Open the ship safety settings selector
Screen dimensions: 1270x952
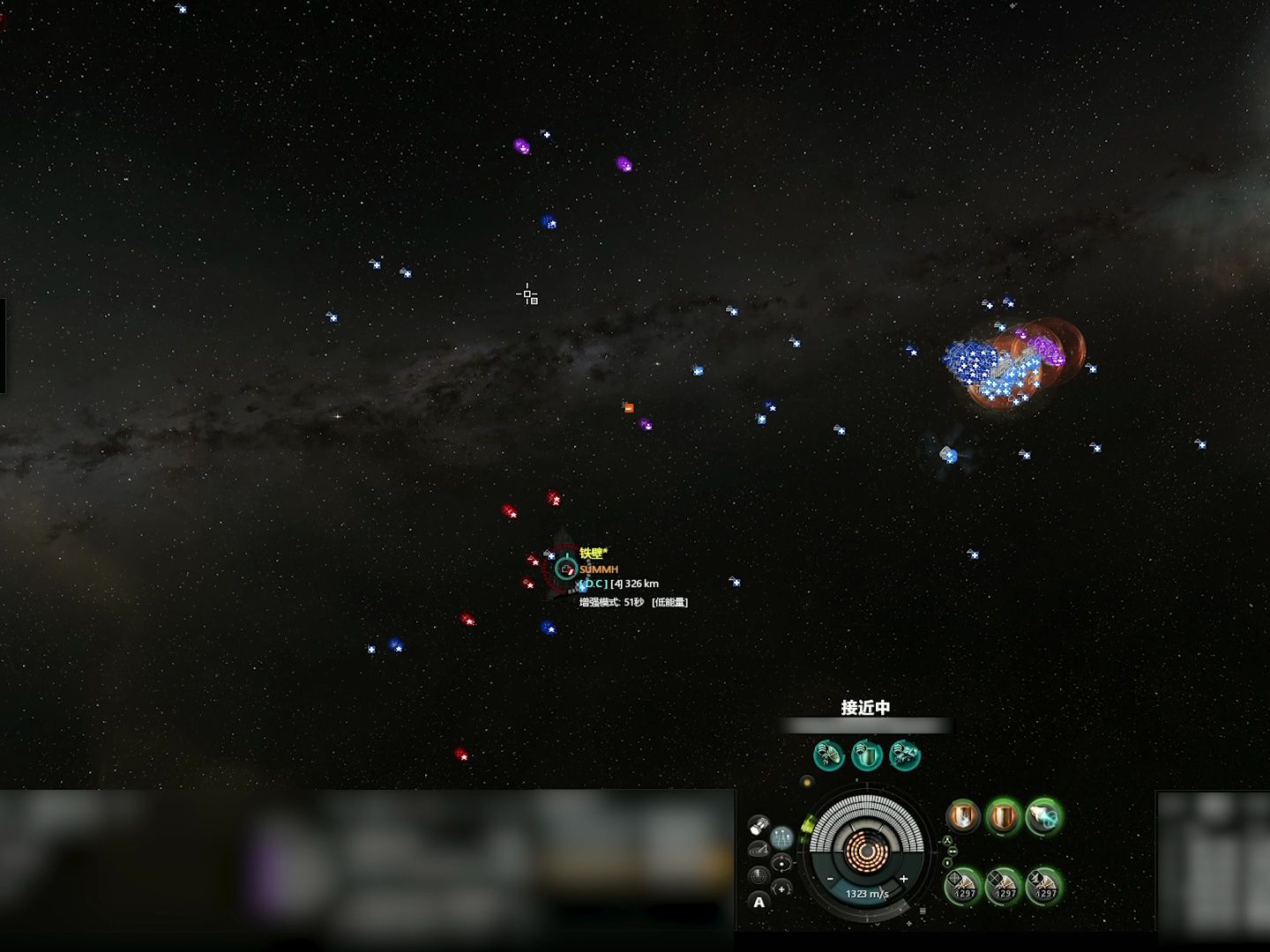pos(947,840)
